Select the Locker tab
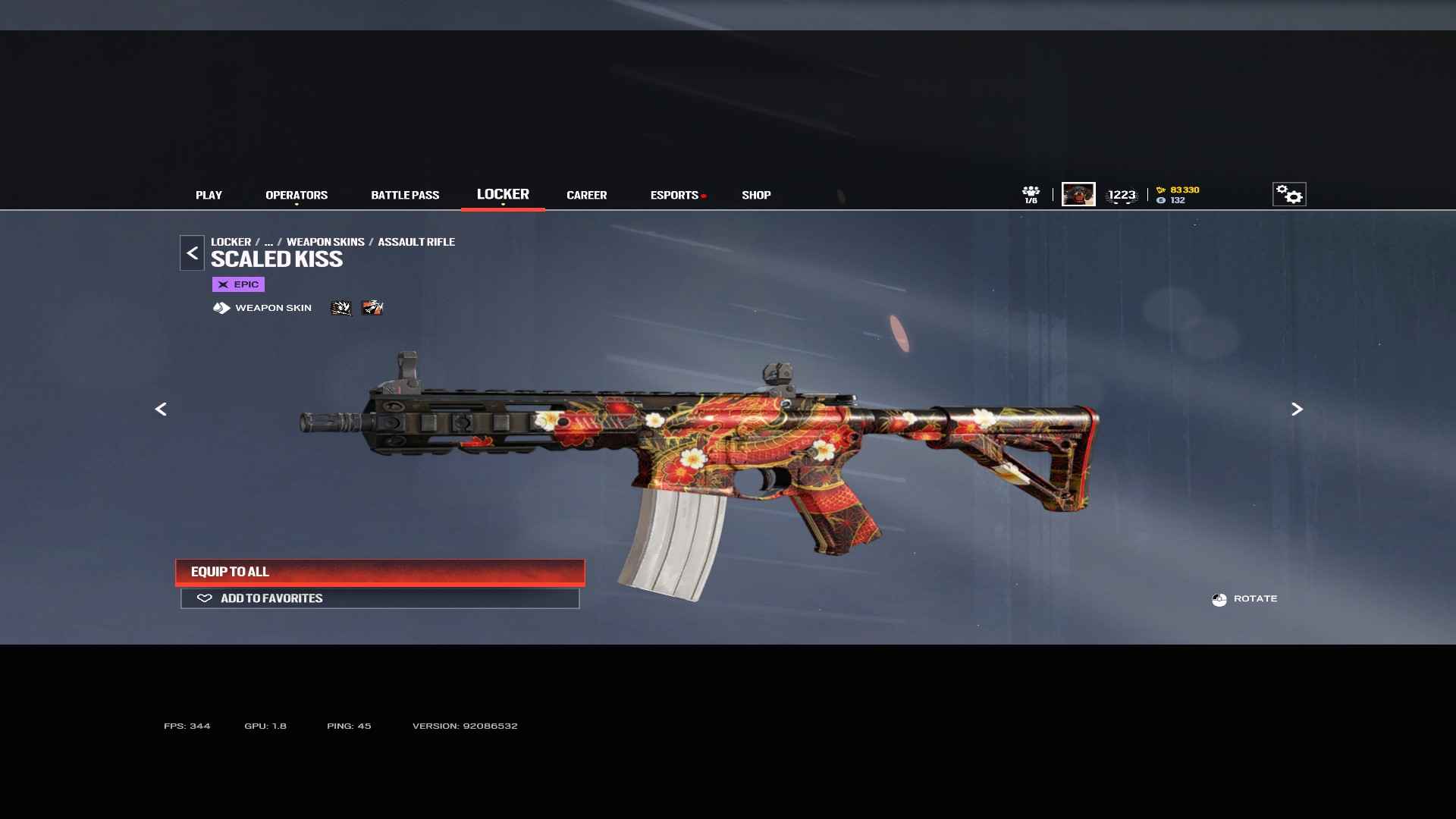Viewport: 1456px width, 819px height. click(x=503, y=194)
